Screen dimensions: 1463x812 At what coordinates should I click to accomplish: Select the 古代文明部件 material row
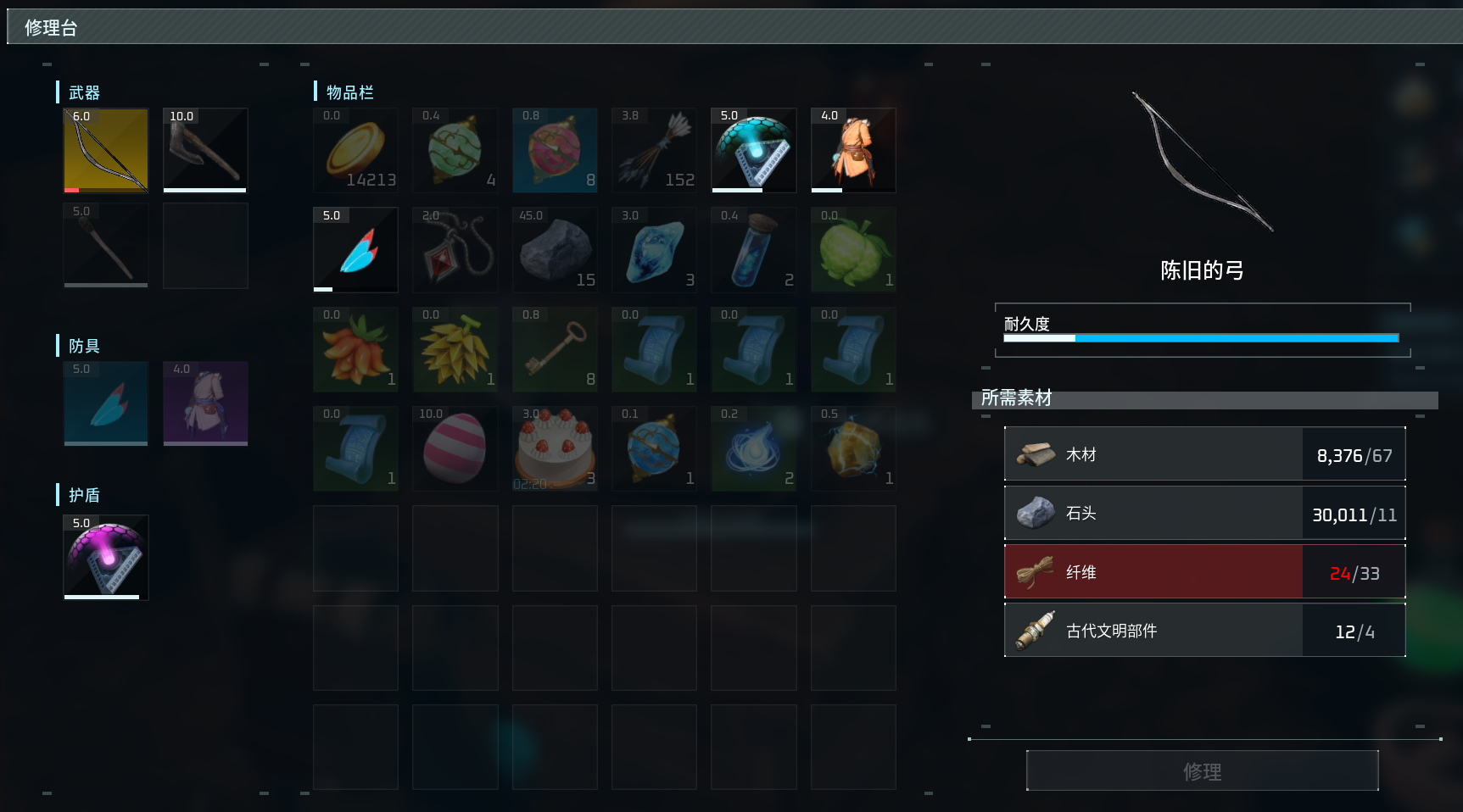coord(1204,631)
